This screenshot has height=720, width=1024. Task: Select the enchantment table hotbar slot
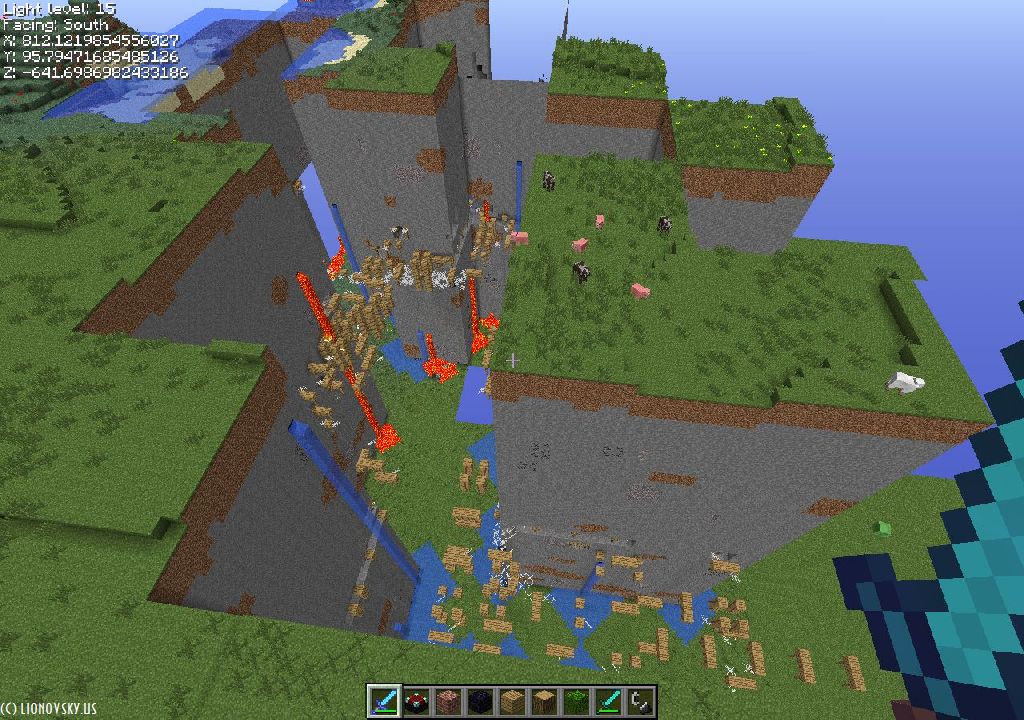416,700
